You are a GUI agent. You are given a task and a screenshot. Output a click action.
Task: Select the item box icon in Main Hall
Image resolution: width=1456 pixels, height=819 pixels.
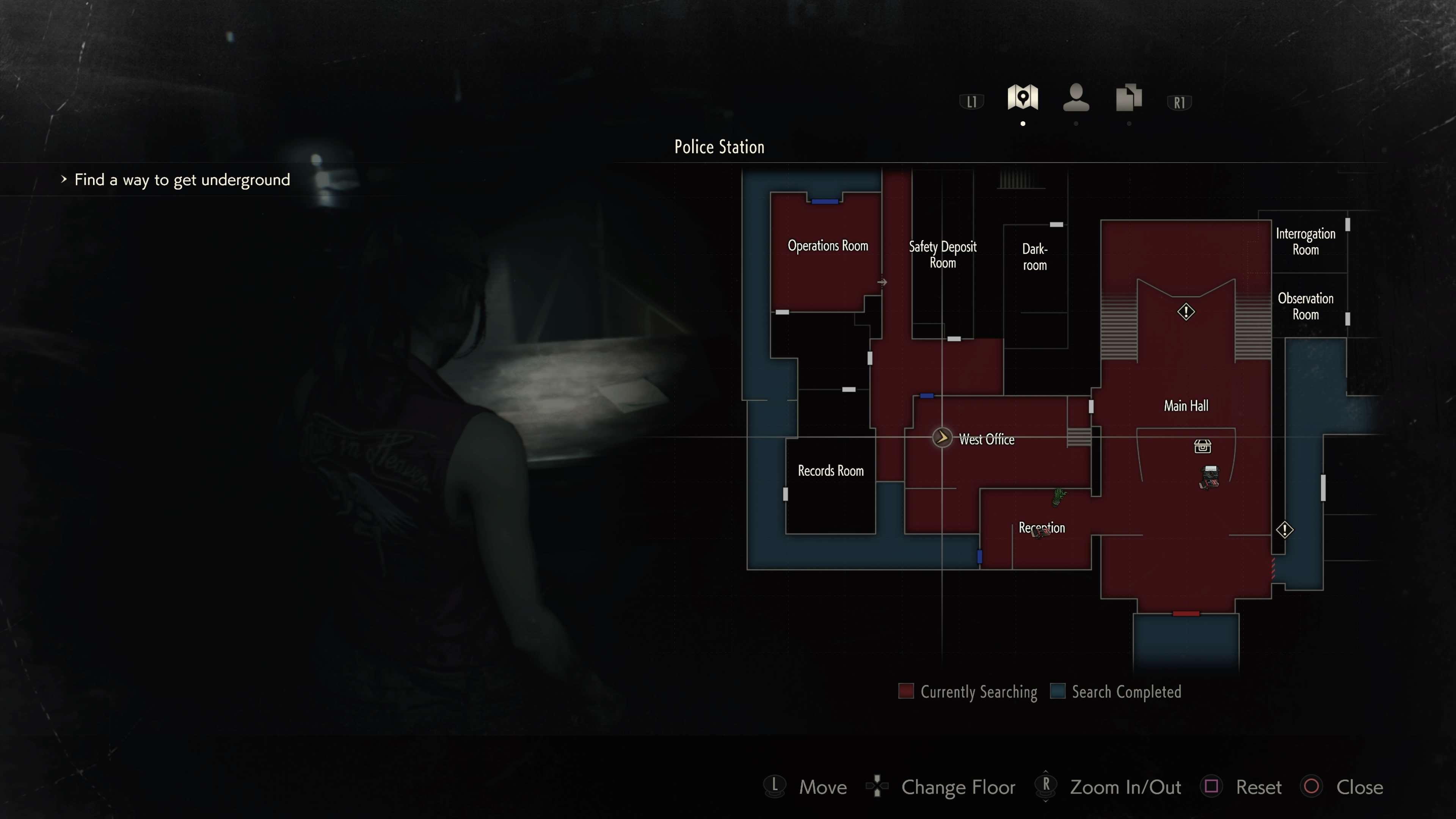coord(1202,447)
